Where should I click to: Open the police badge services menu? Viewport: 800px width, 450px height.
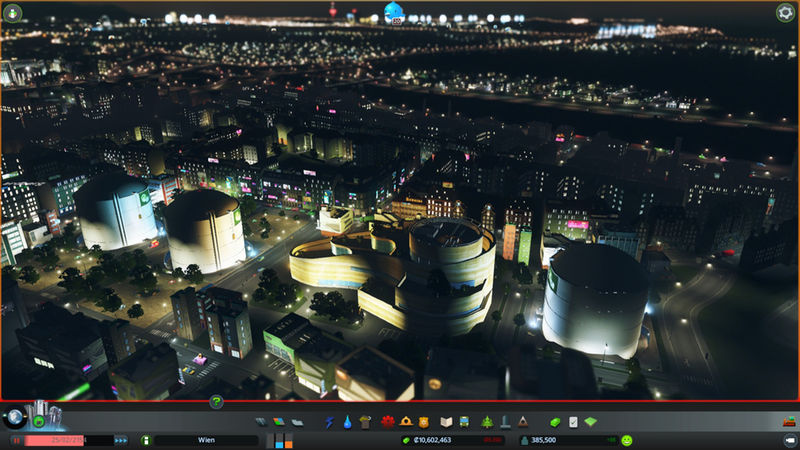pyautogui.click(x=424, y=422)
